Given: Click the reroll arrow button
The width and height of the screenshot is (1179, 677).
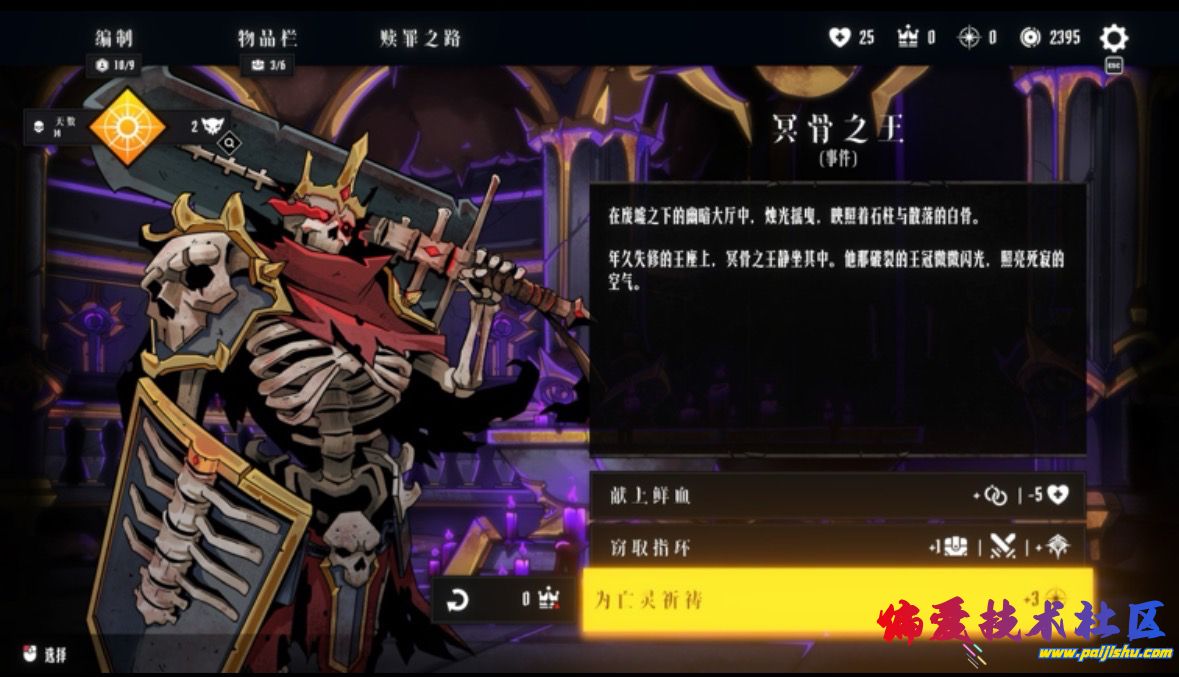Looking at the screenshot, I should [x=457, y=600].
